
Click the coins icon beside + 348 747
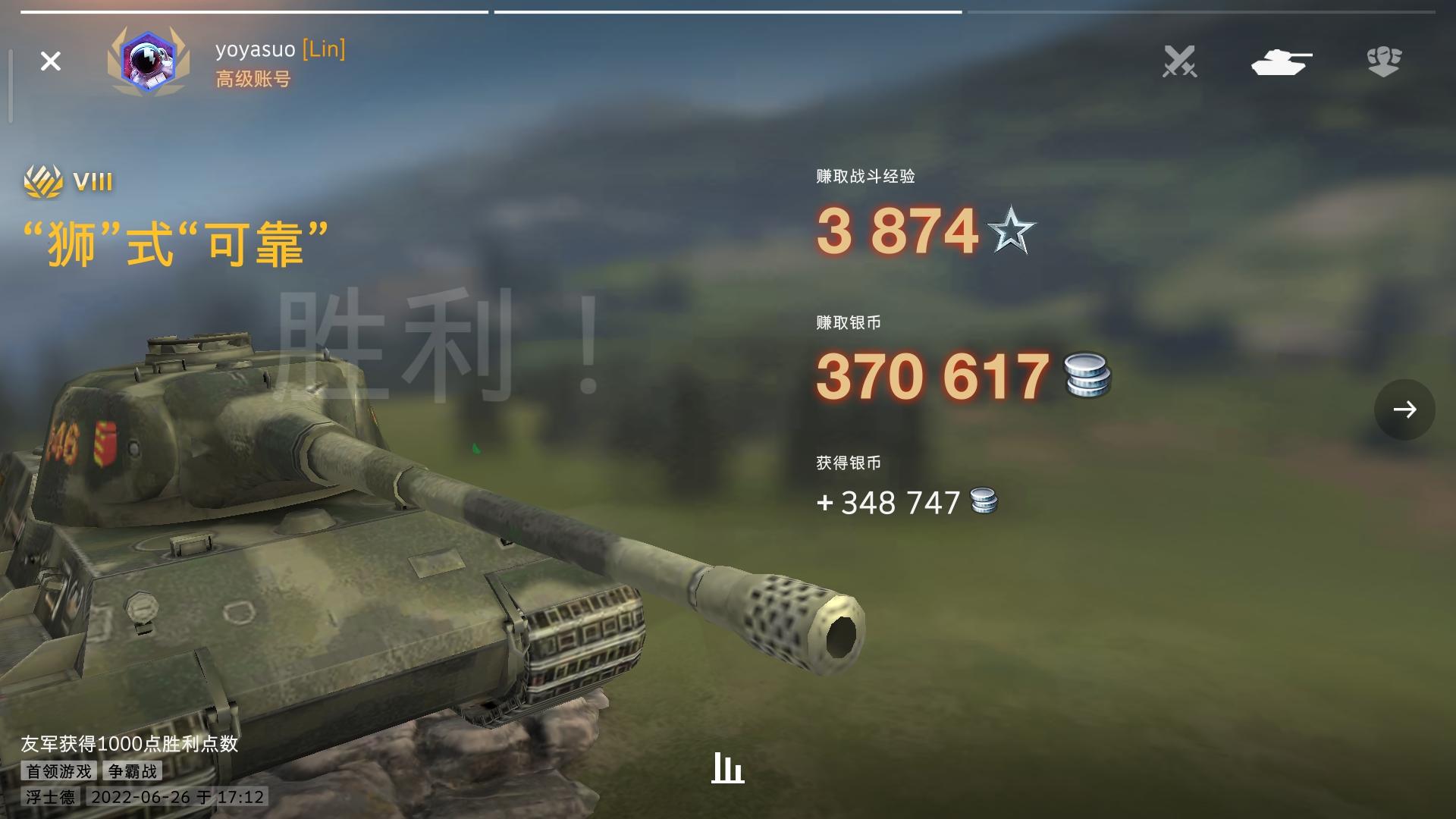984,501
